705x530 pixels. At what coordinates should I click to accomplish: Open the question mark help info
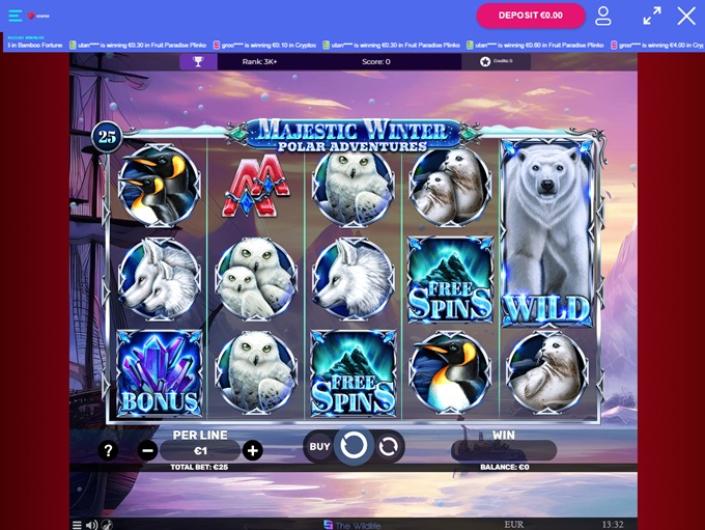pyautogui.click(x=109, y=450)
